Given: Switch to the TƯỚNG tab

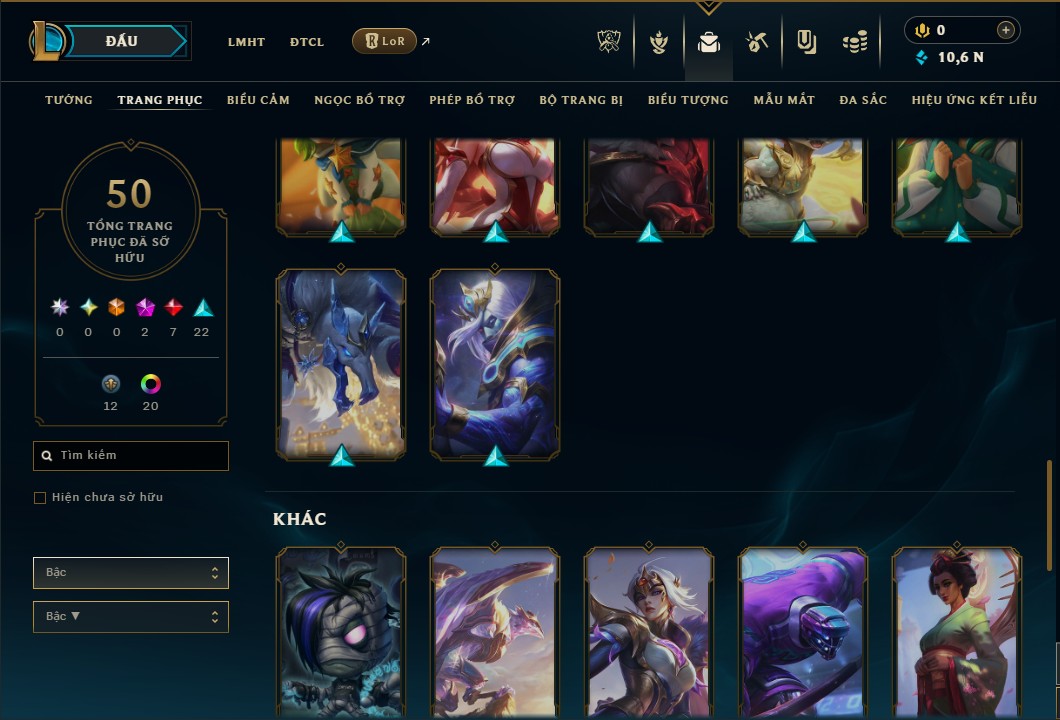Looking at the screenshot, I should tap(69, 100).
